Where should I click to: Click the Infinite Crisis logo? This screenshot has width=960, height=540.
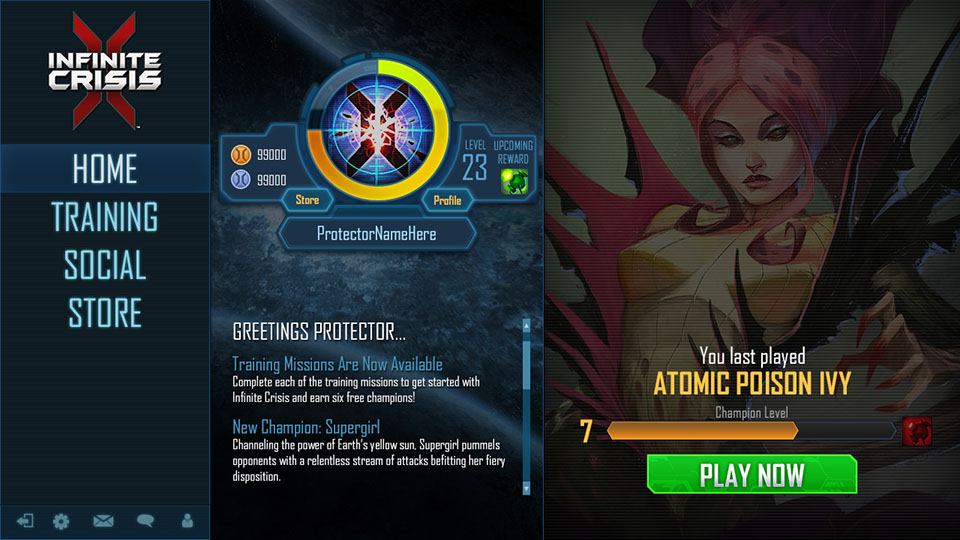point(104,72)
